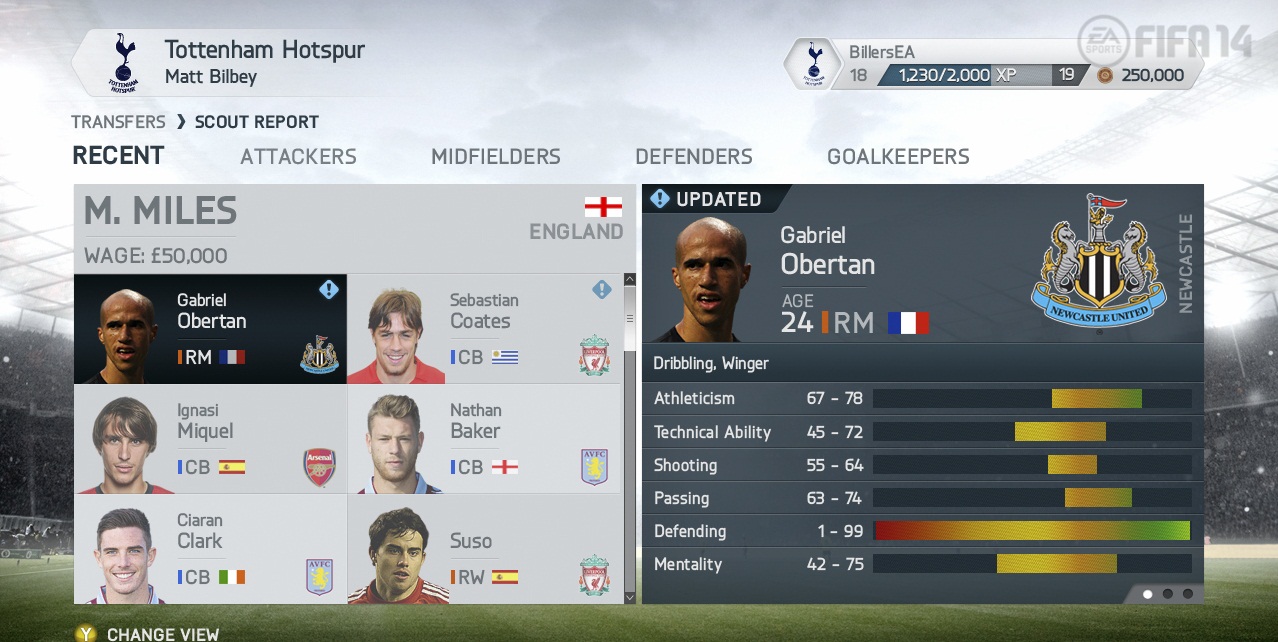Choose Ignasi Miquel player card
1278x642 pixels.
click(210, 439)
